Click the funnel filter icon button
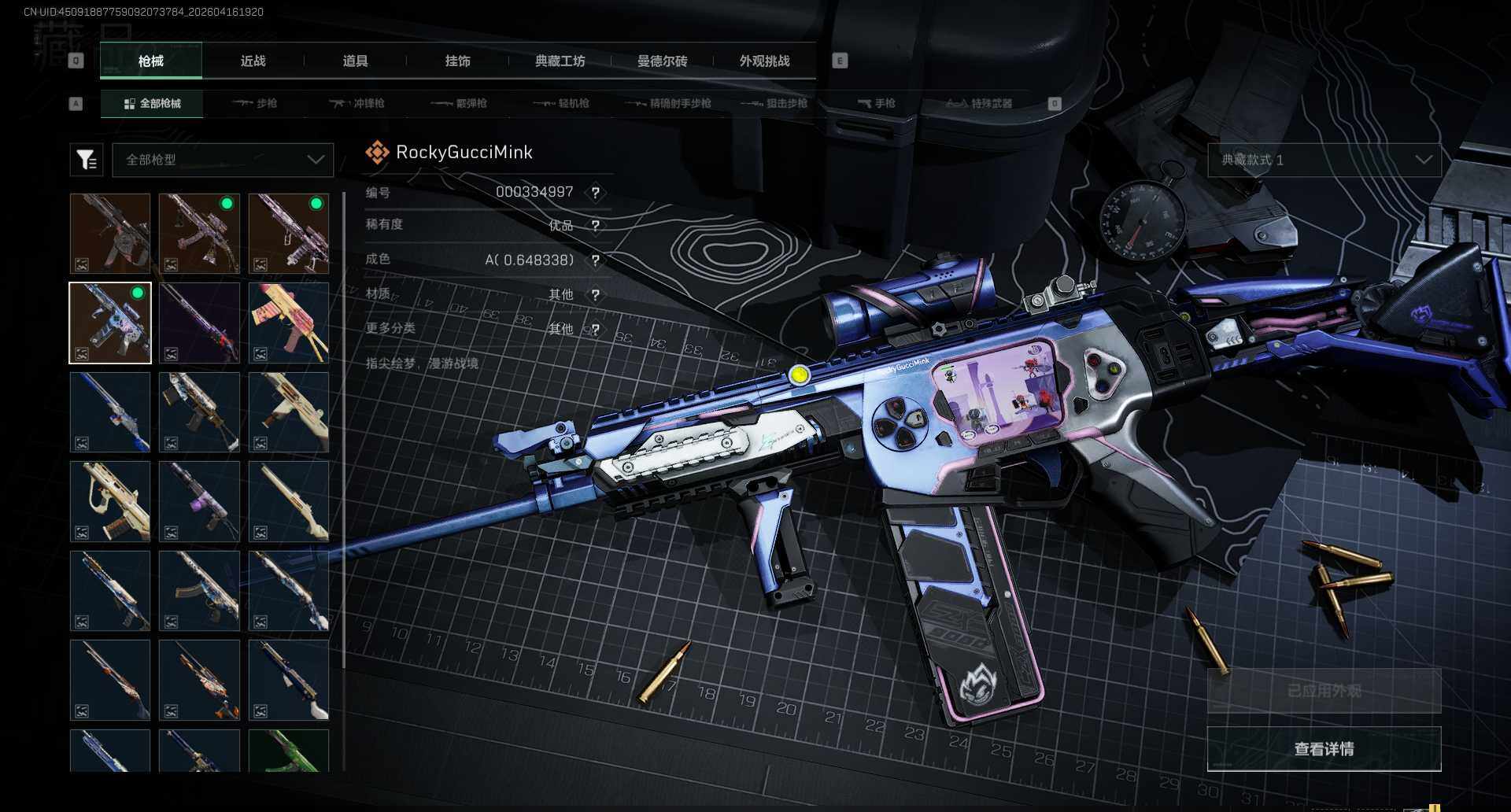Screen dimensions: 1511x812 pyautogui.click(x=87, y=160)
